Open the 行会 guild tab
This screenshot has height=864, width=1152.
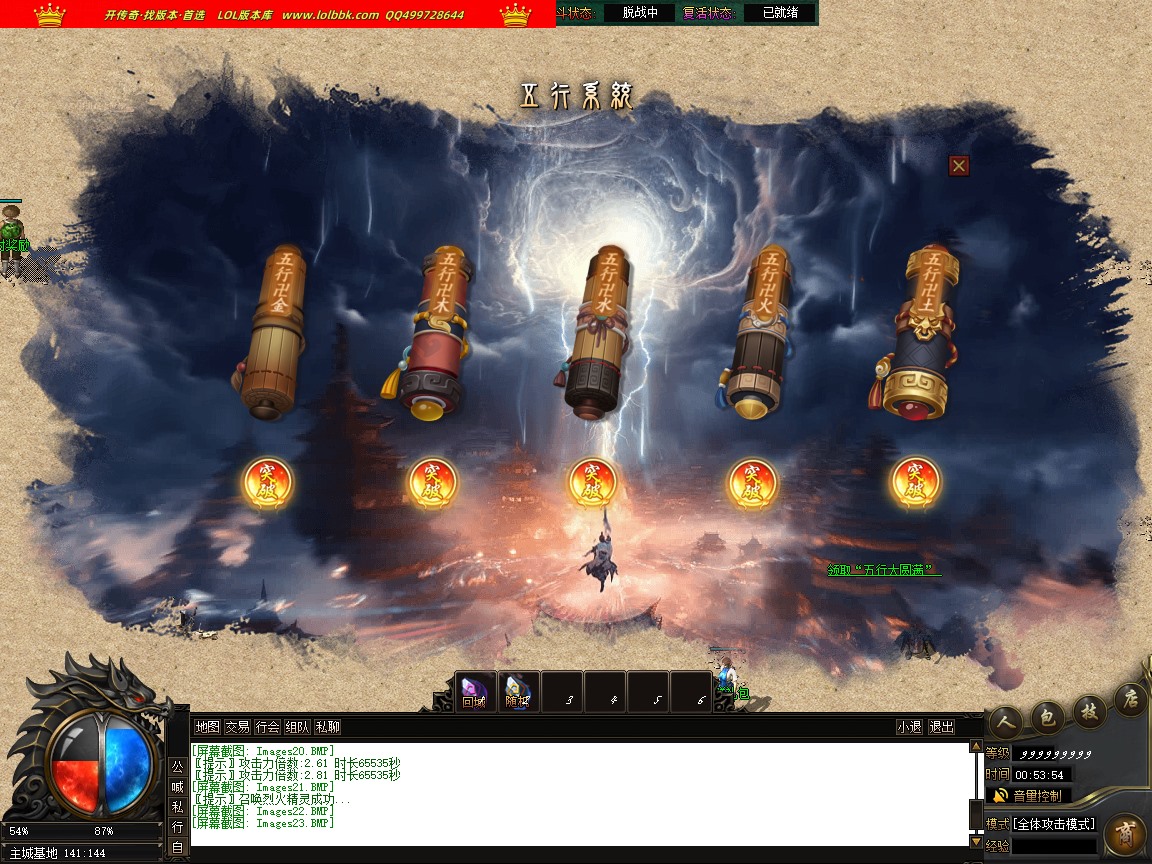[267, 727]
